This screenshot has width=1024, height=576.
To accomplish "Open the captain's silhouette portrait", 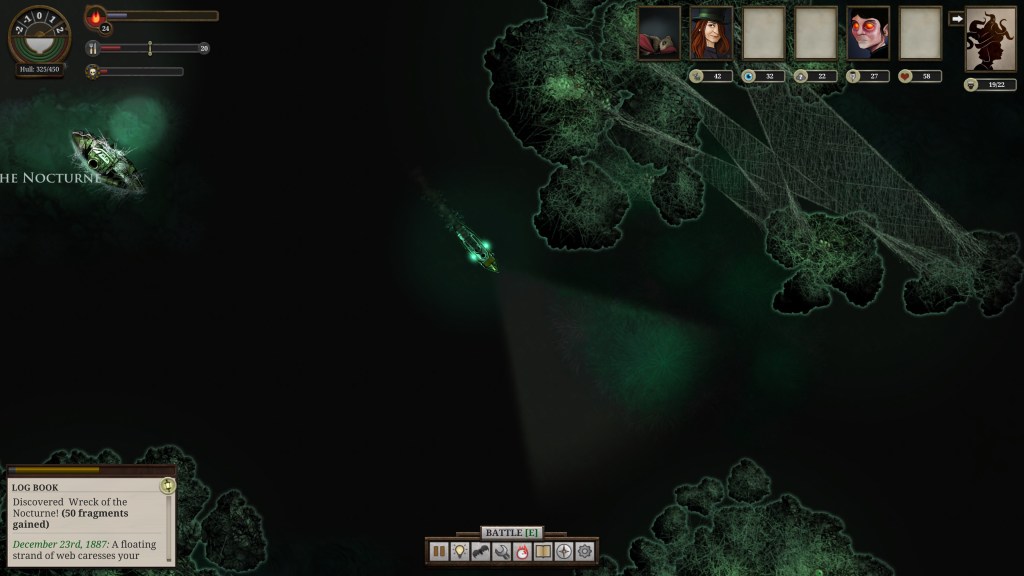I will click(x=990, y=39).
